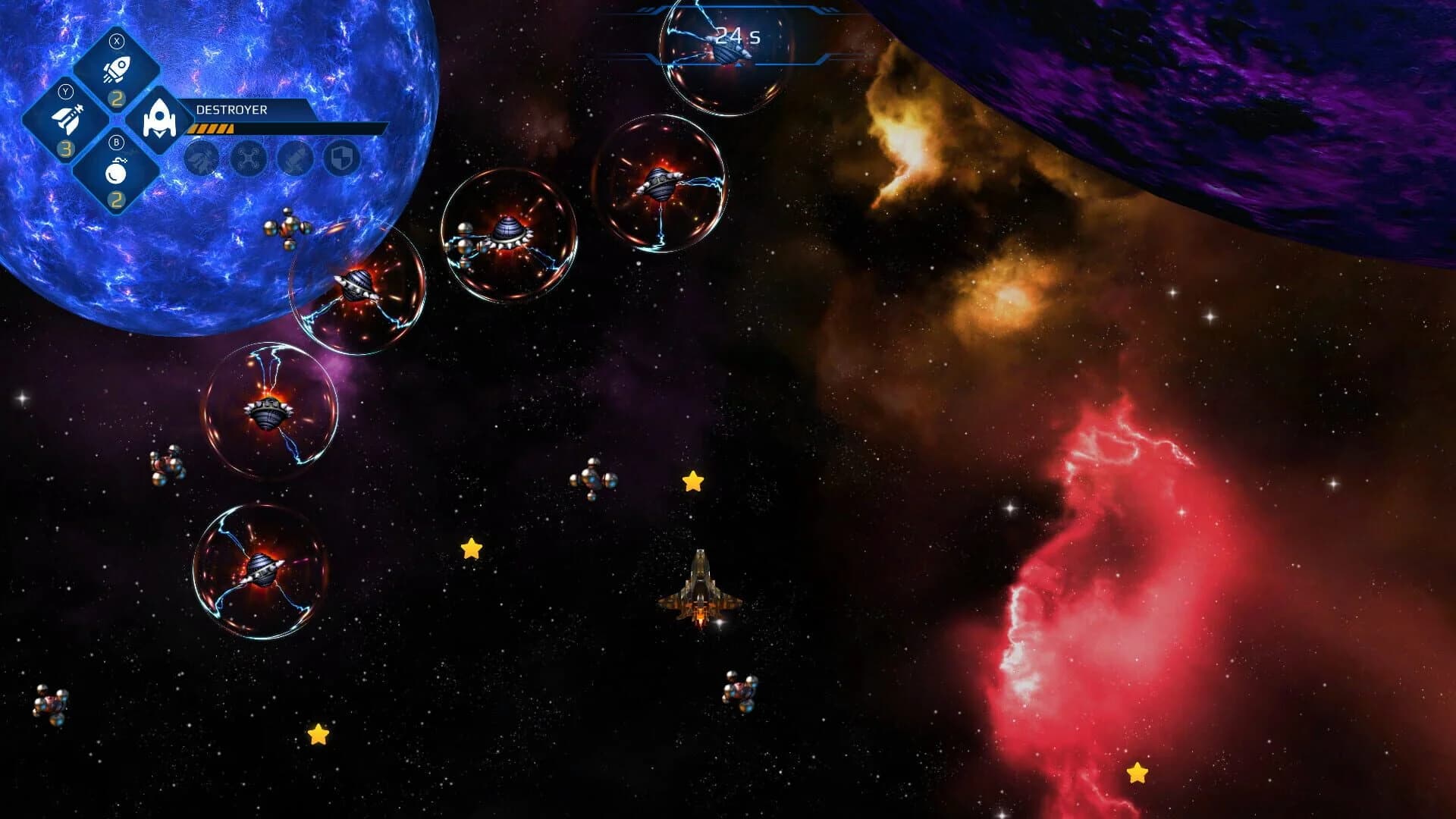Click the bomb ammo count badge showing 2
Image resolution: width=1456 pixels, height=819 pixels.
117,199
